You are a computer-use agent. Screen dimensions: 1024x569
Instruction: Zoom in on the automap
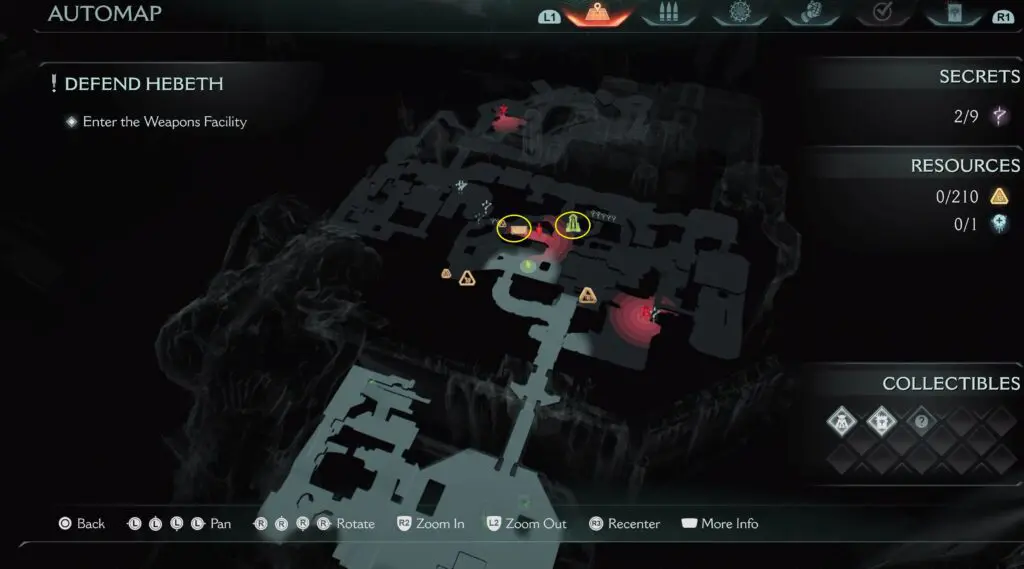pyautogui.click(x=430, y=524)
